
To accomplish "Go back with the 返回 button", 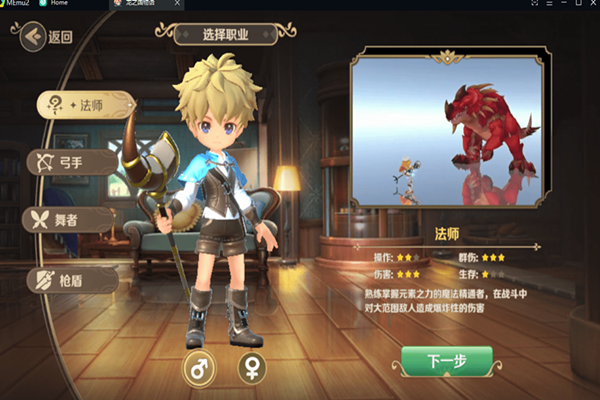I will [x=47, y=38].
